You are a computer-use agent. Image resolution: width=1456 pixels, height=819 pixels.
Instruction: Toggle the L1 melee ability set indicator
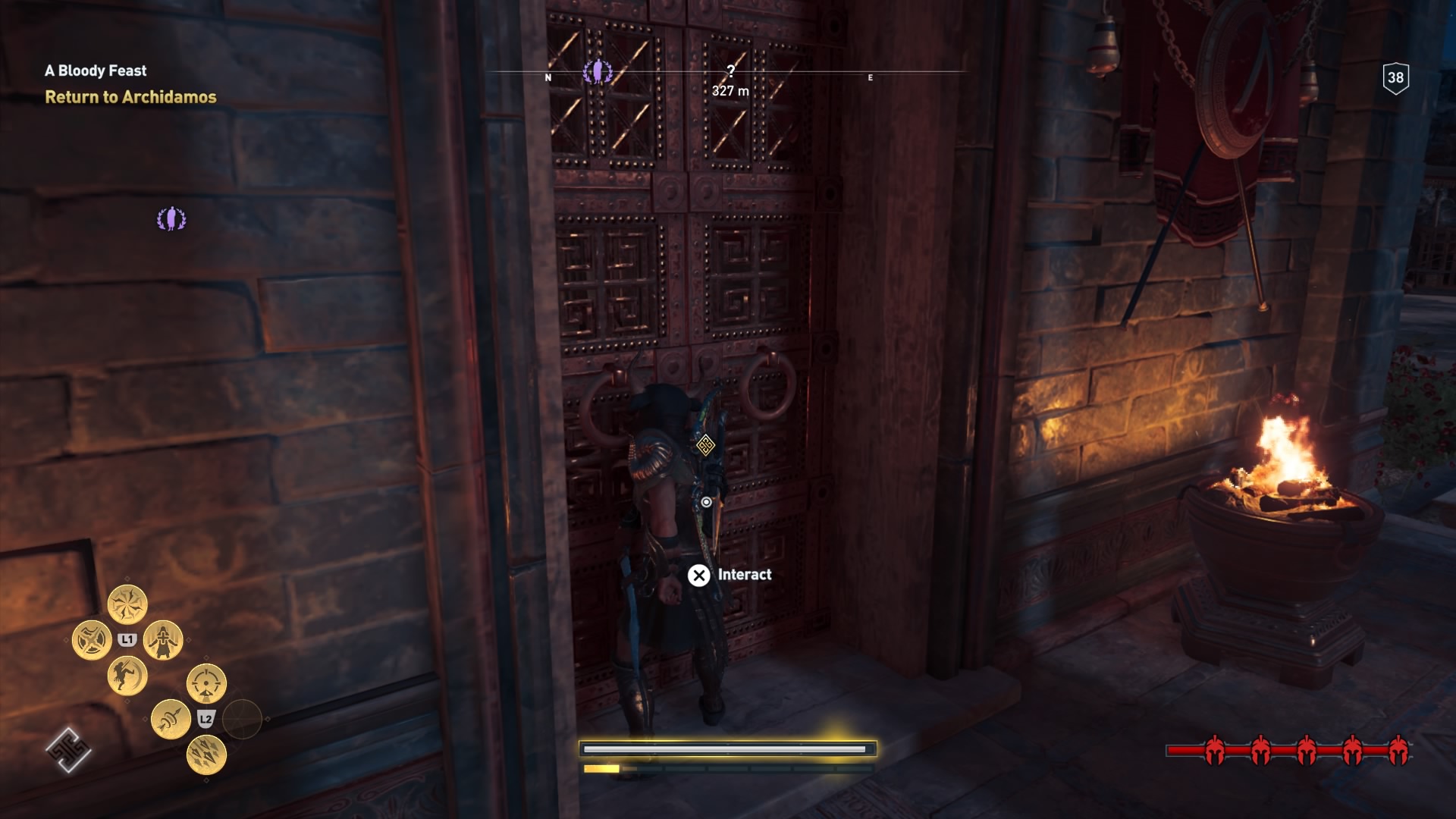tap(127, 639)
